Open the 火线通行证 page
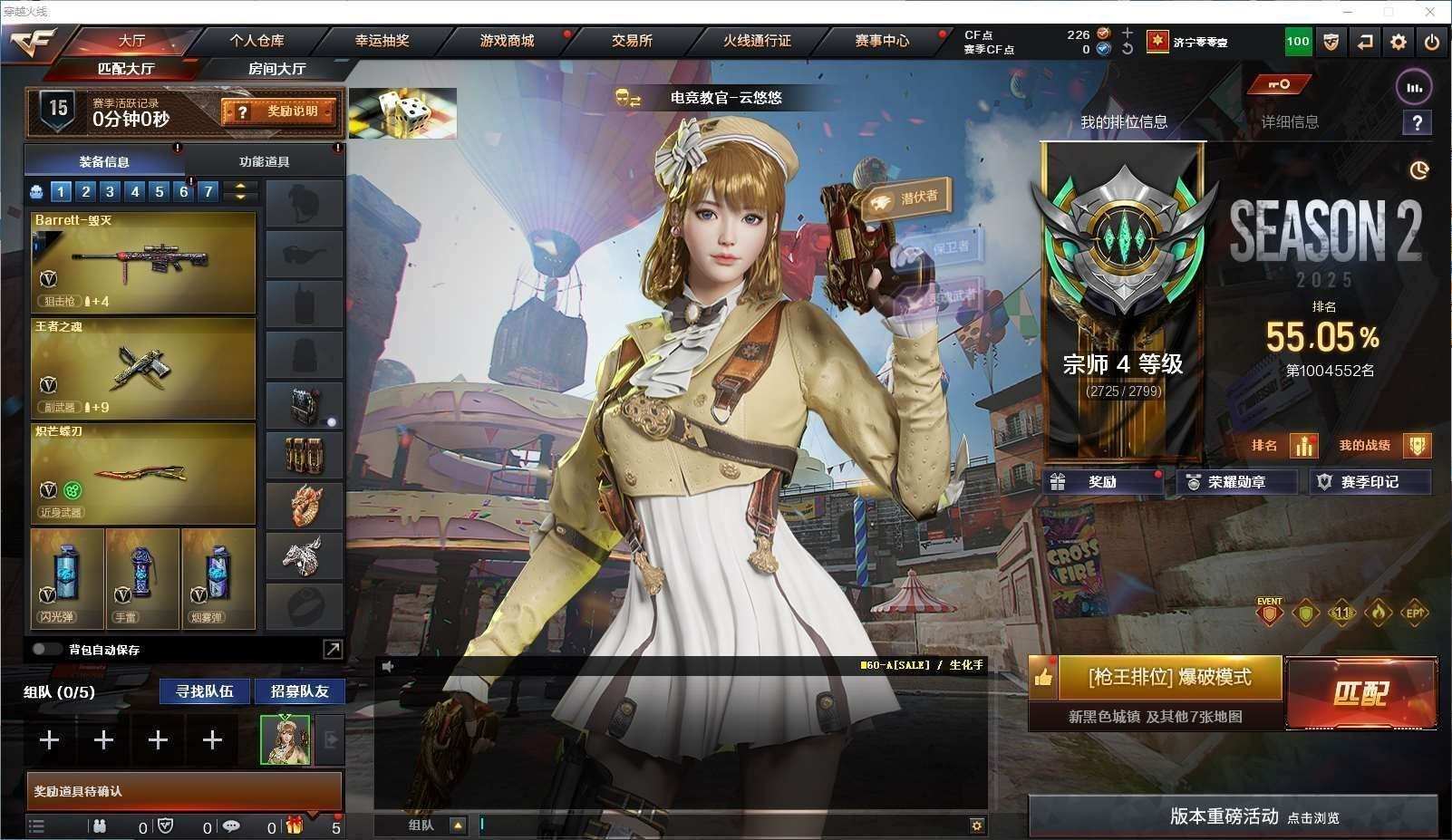Image resolution: width=1452 pixels, height=840 pixels. (757, 41)
